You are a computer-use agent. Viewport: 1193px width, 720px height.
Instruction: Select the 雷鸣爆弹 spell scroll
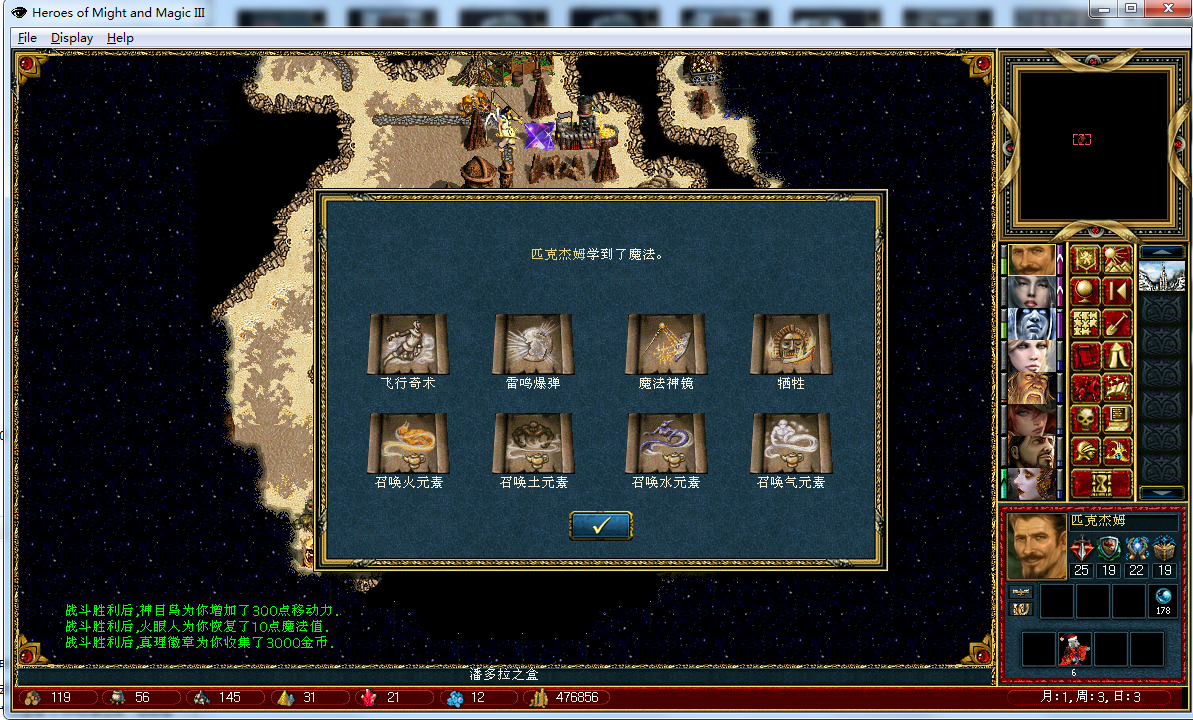pos(533,343)
